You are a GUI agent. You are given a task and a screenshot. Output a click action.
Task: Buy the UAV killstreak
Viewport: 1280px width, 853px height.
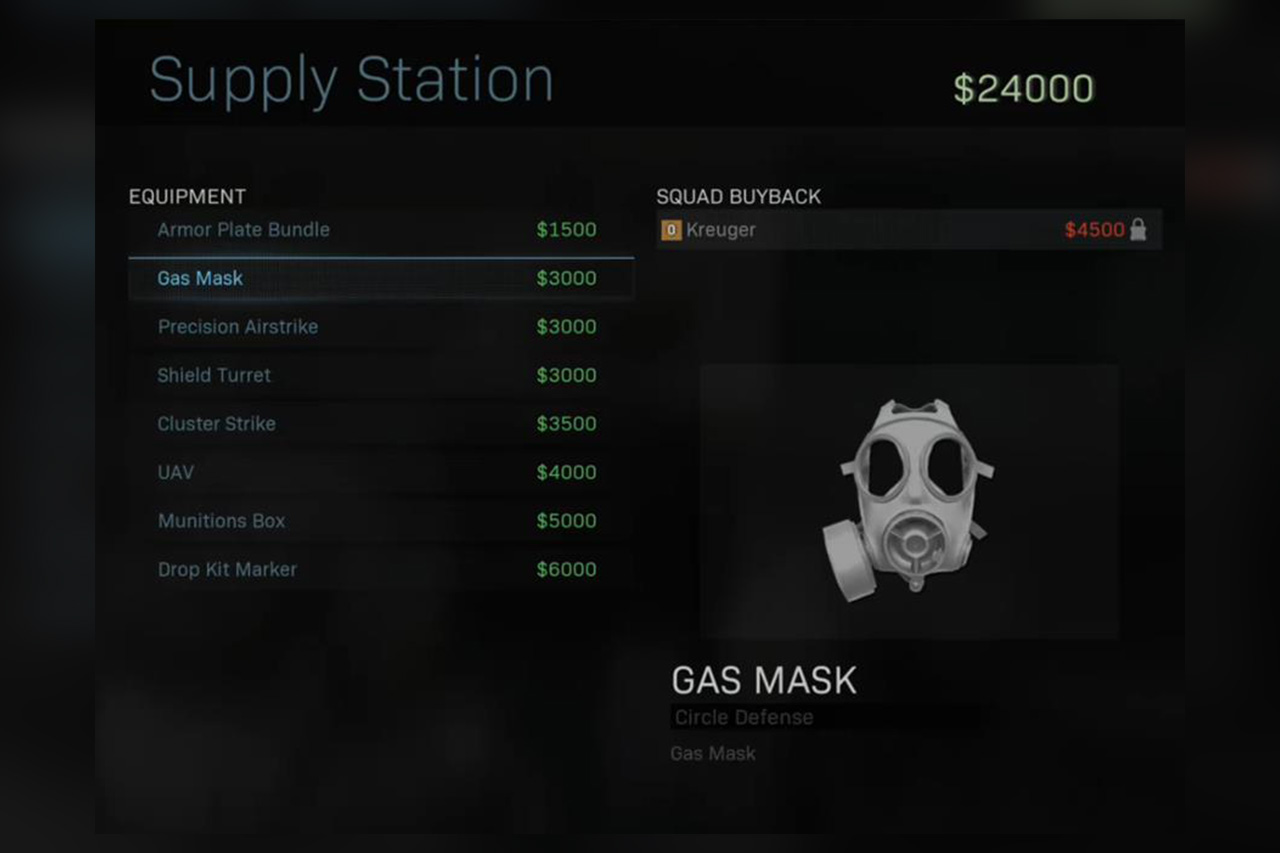click(x=175, y=472)
